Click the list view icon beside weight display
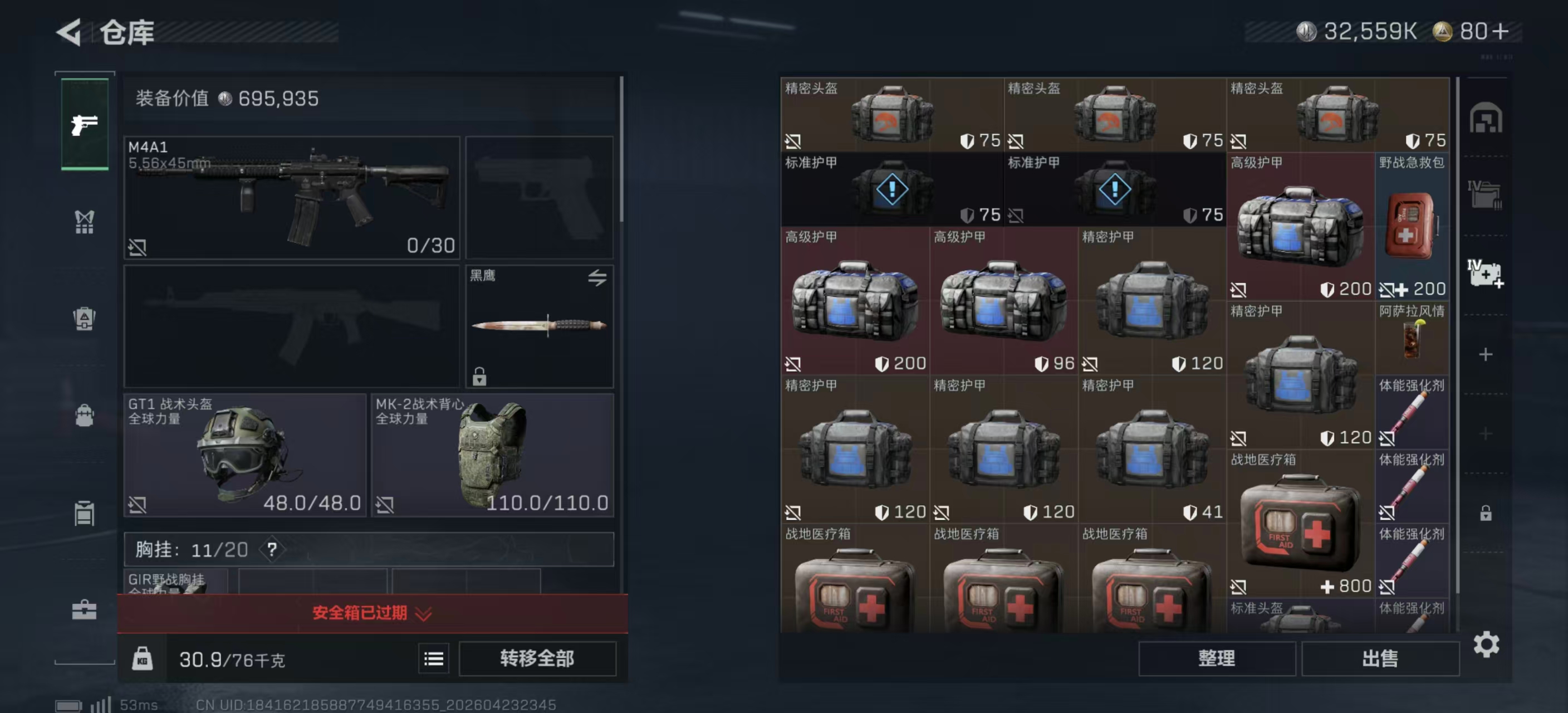 [x=433, y=659]
